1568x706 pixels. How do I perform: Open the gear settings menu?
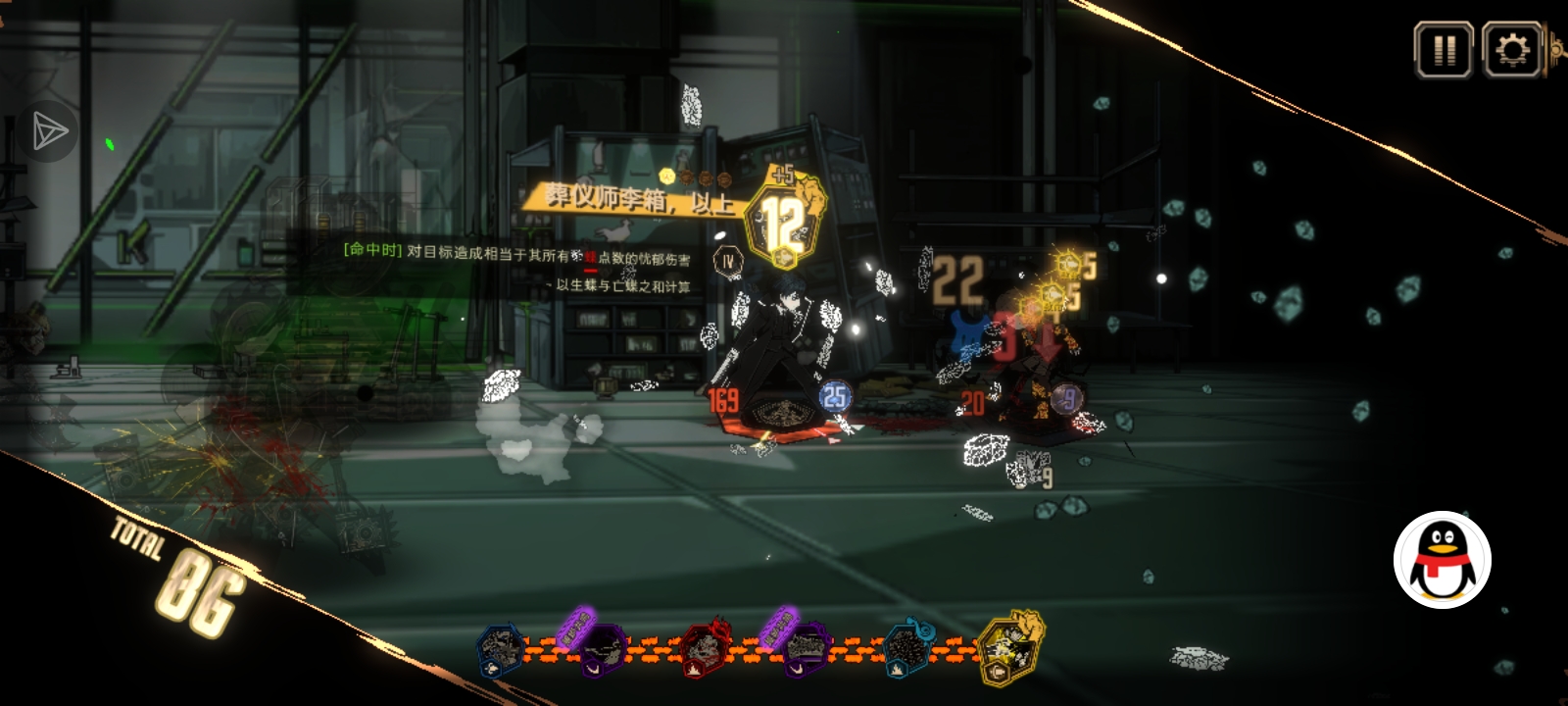[1512, 50]
